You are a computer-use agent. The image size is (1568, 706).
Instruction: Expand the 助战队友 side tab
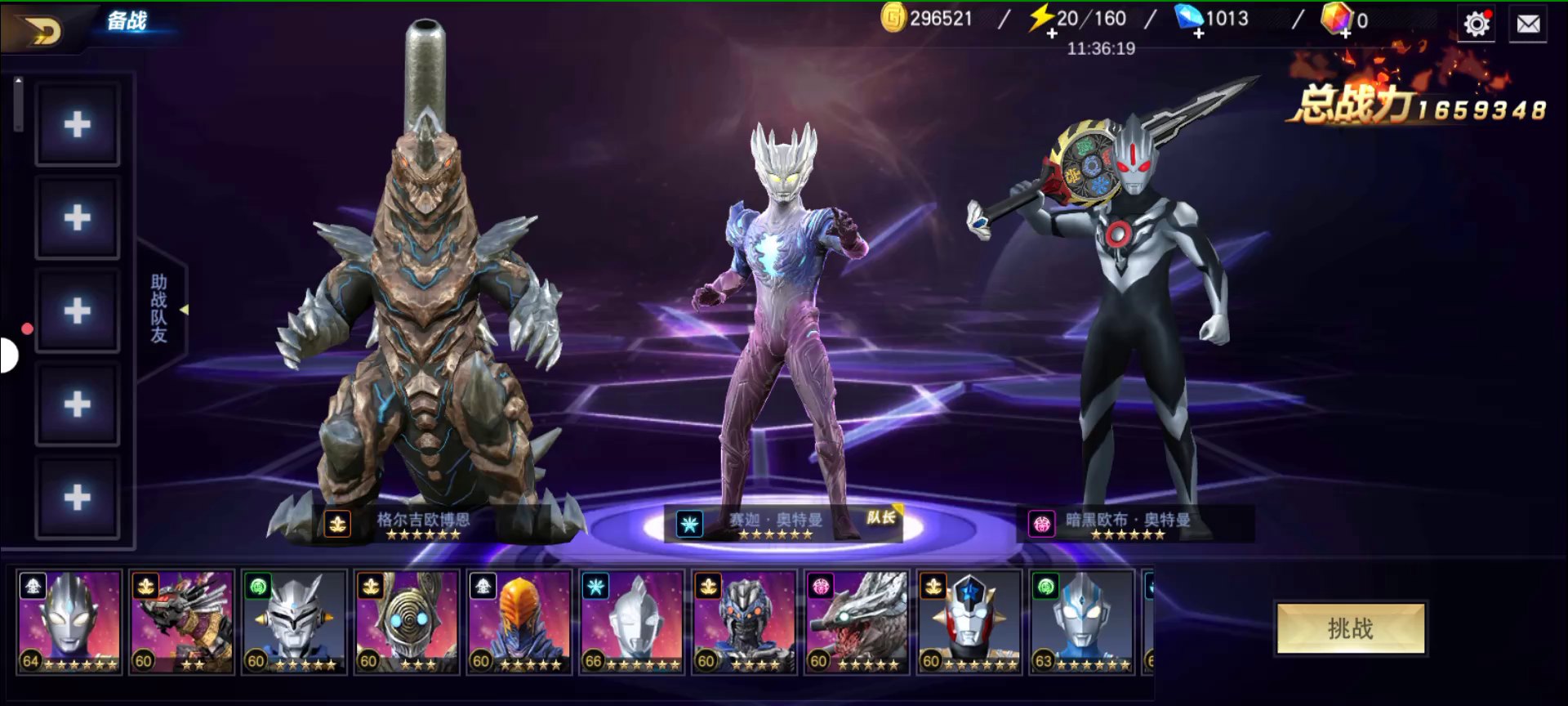160,309
